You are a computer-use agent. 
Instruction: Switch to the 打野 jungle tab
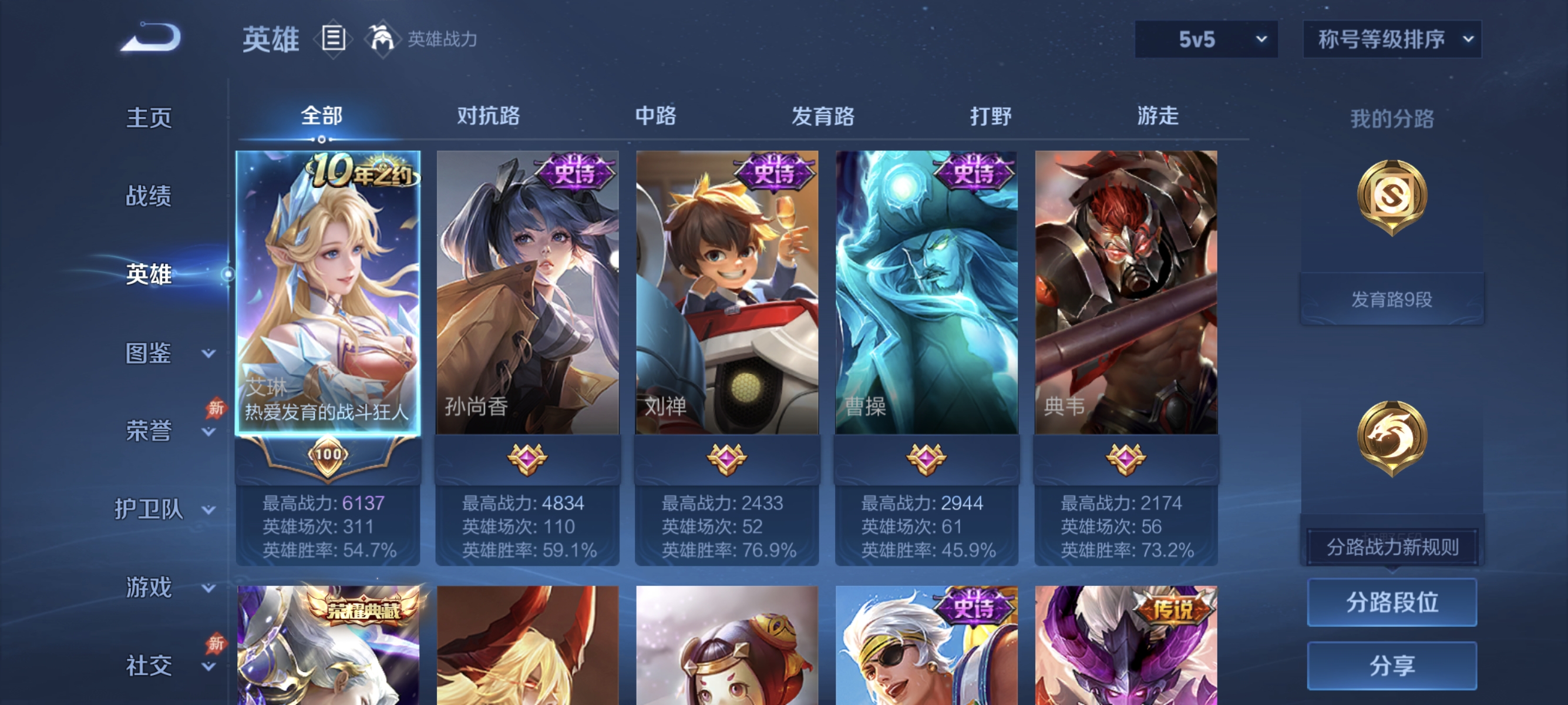tap(992, 117)
